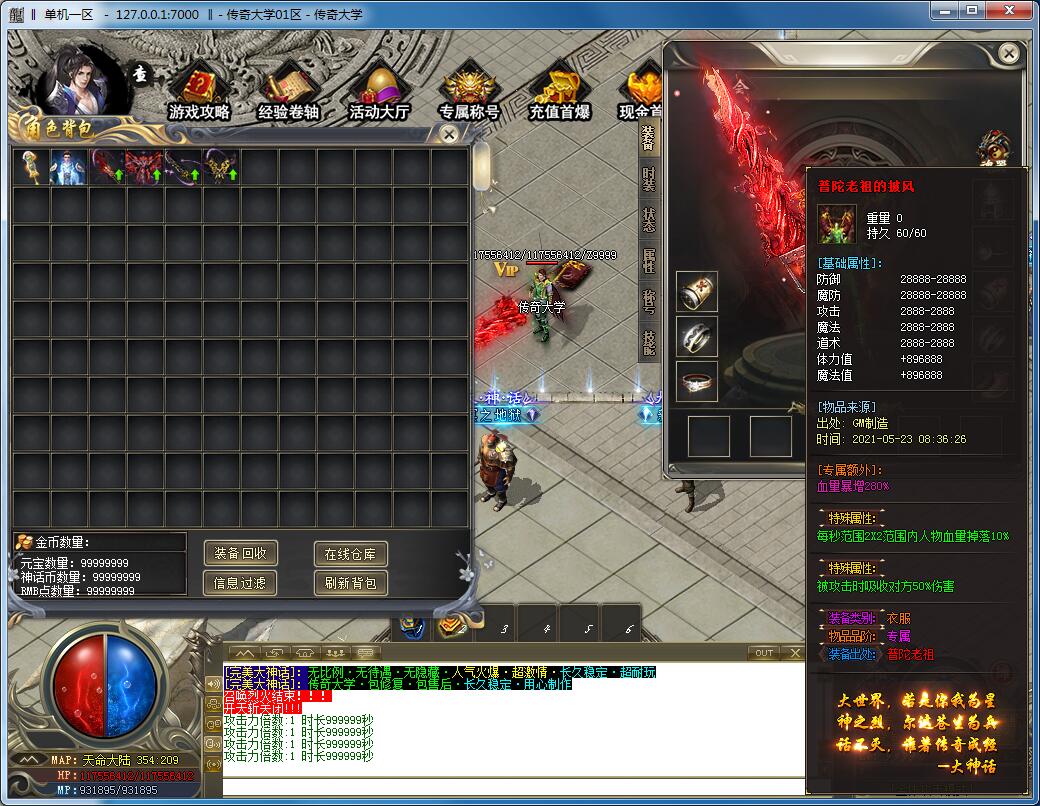Open the 游戏攻略 game guide

(x=200, y=94)
